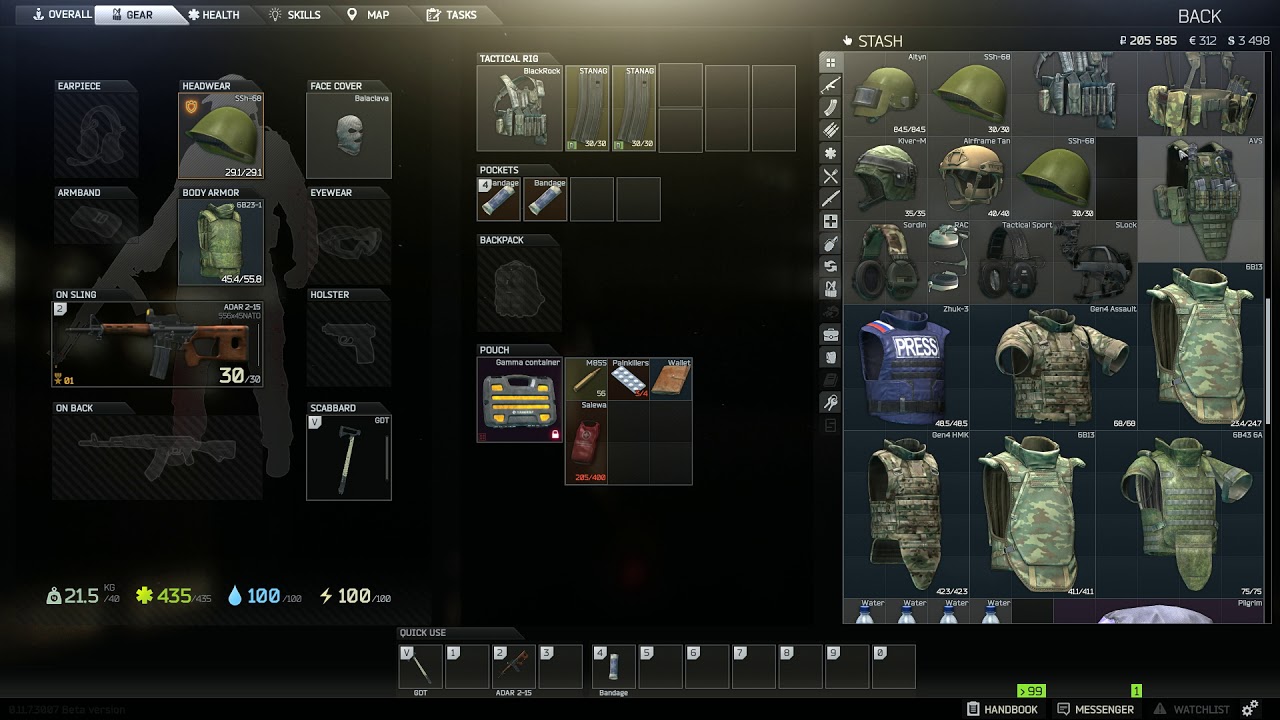Select the Salewa first aid kit

[587, 442]
